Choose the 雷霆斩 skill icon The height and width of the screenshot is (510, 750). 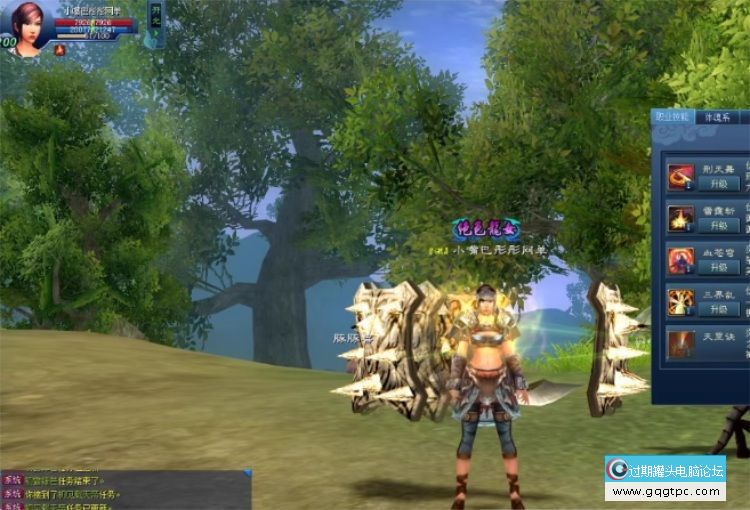[681, 218]
